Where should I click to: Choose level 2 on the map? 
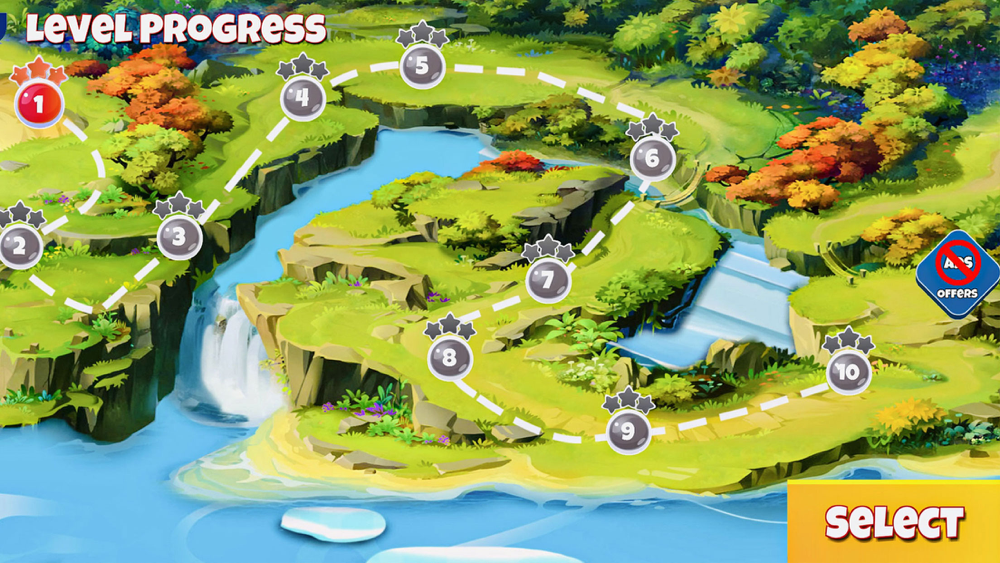click(20, 245)
